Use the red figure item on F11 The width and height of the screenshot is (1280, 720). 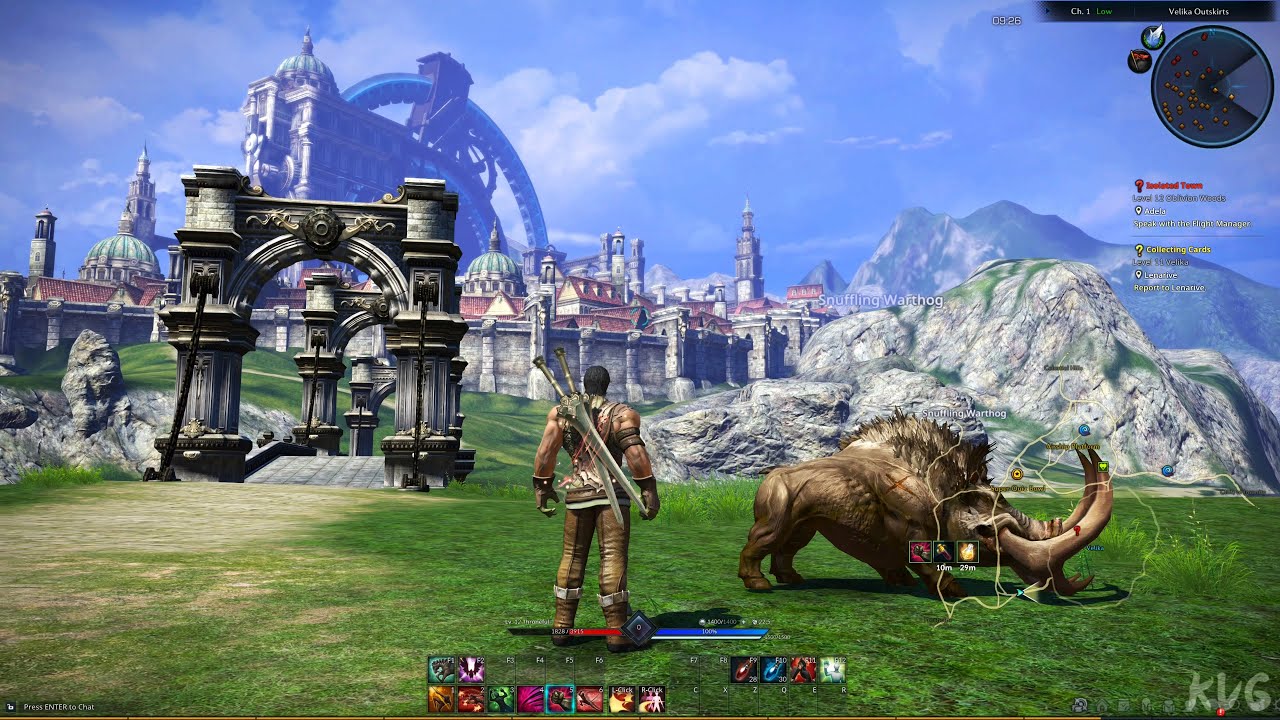coord(803,670)
